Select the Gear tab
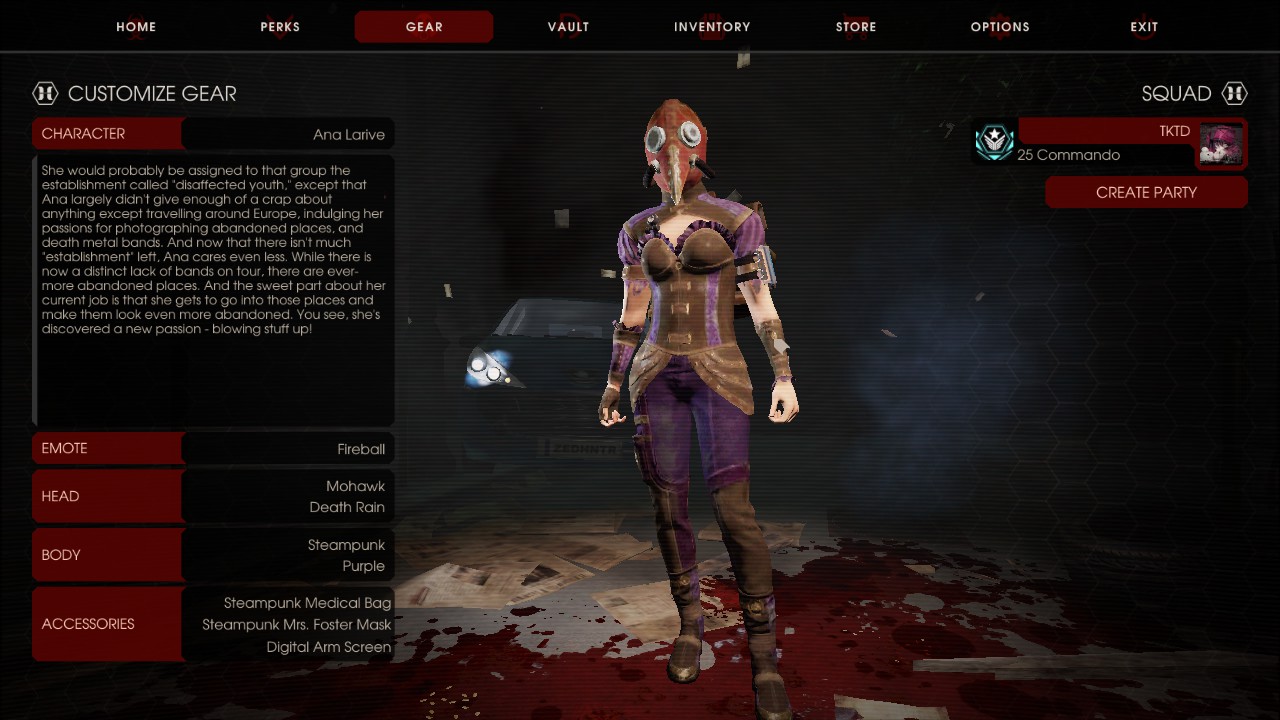The height and width of the screenshot is (720, 1280). click(424, 27)
